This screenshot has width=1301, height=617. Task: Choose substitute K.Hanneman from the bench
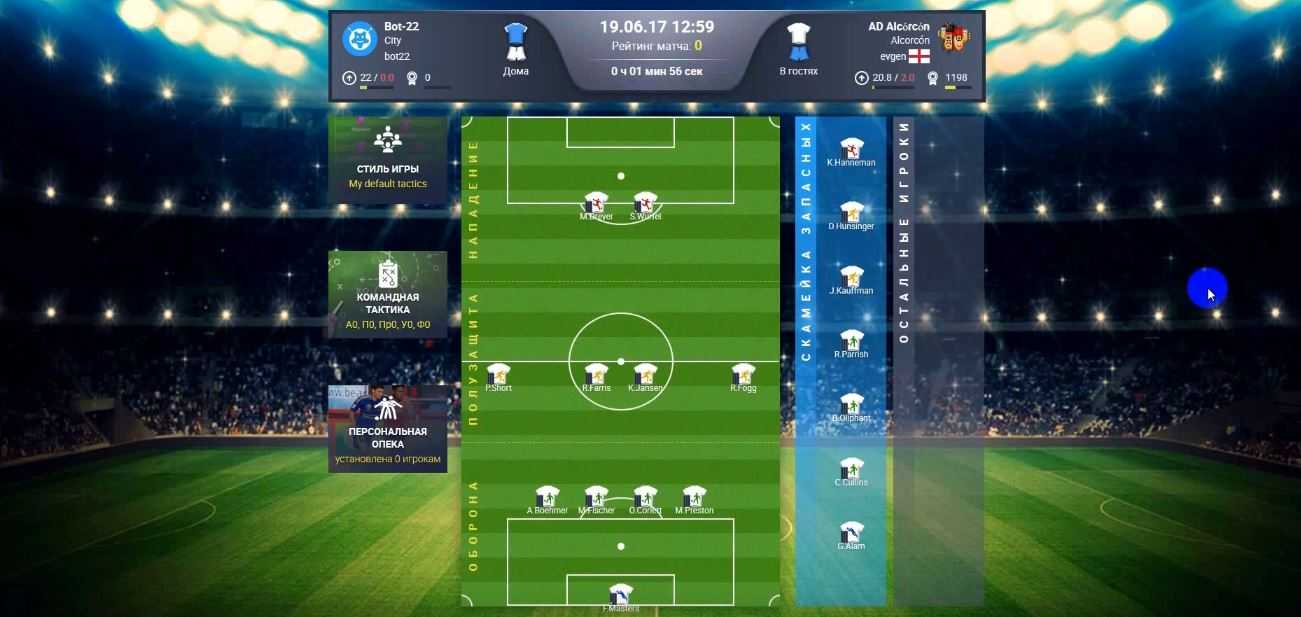coord(851,150)
